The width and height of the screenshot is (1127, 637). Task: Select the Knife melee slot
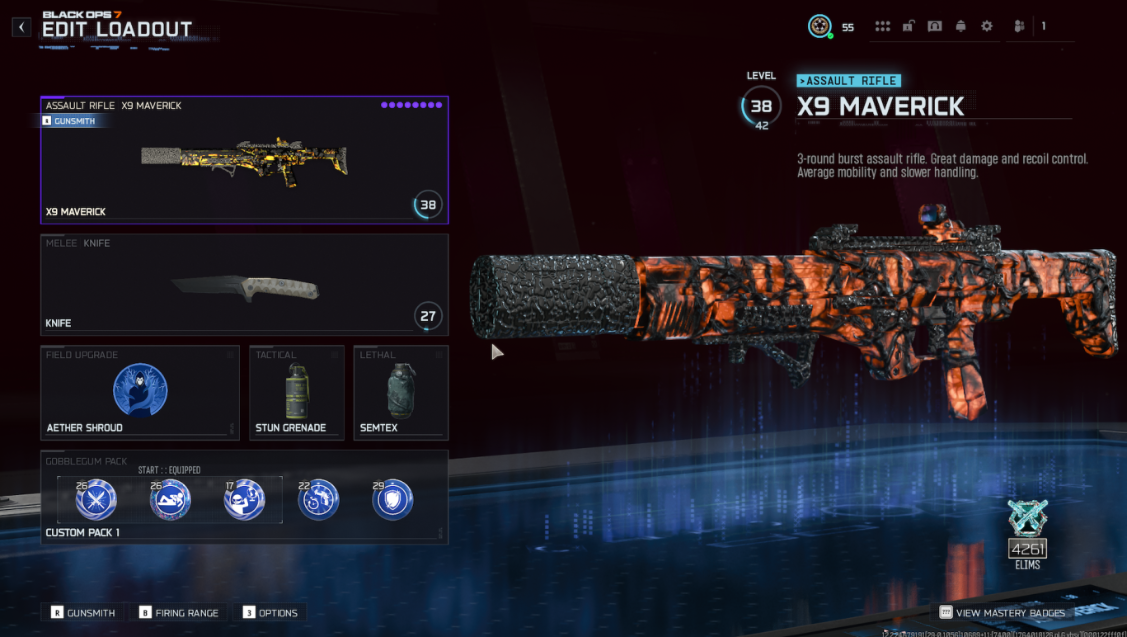coord(244,285)
